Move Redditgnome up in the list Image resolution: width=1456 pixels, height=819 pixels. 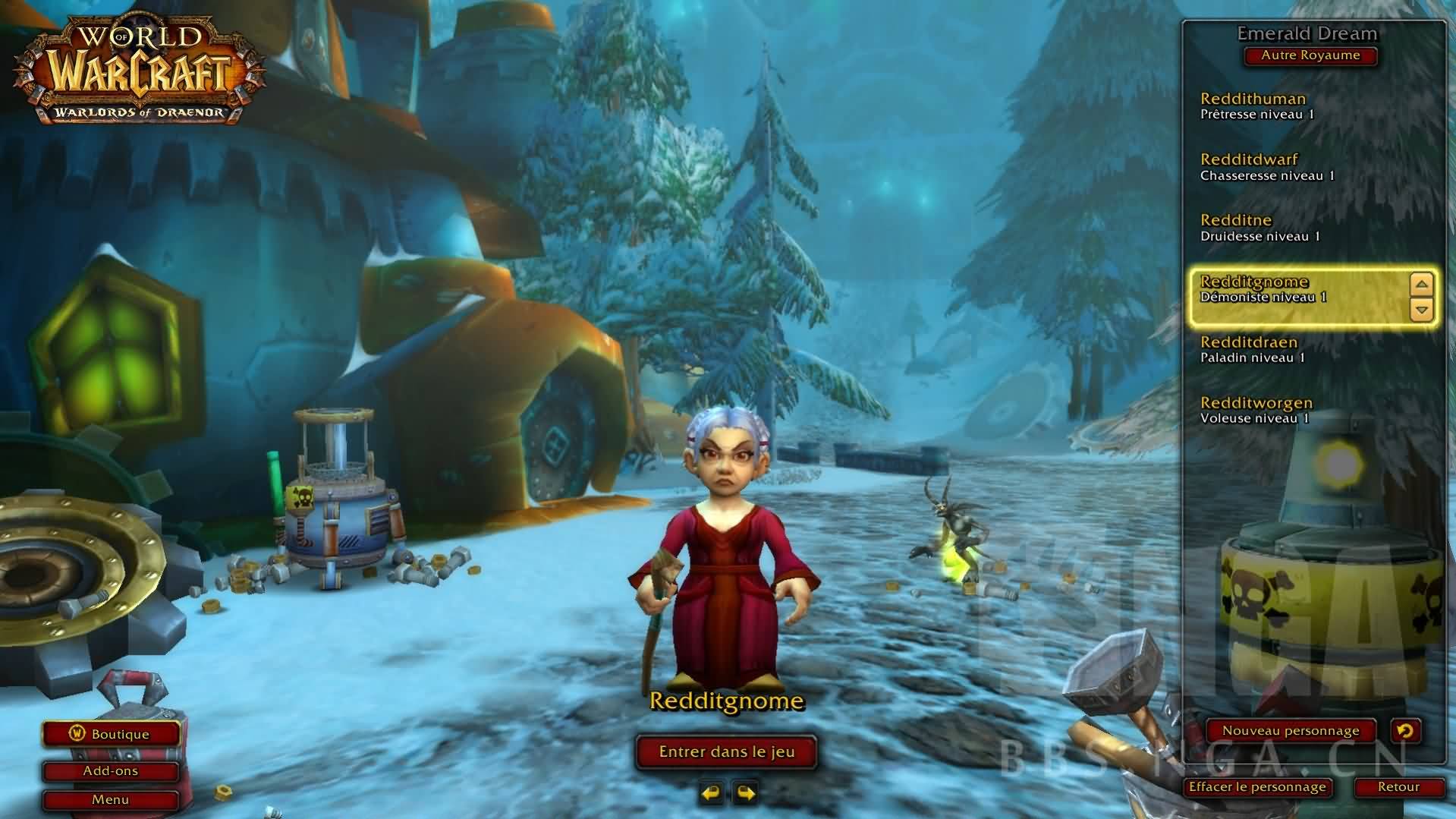pyautogui.click(x=1421, y=285)
